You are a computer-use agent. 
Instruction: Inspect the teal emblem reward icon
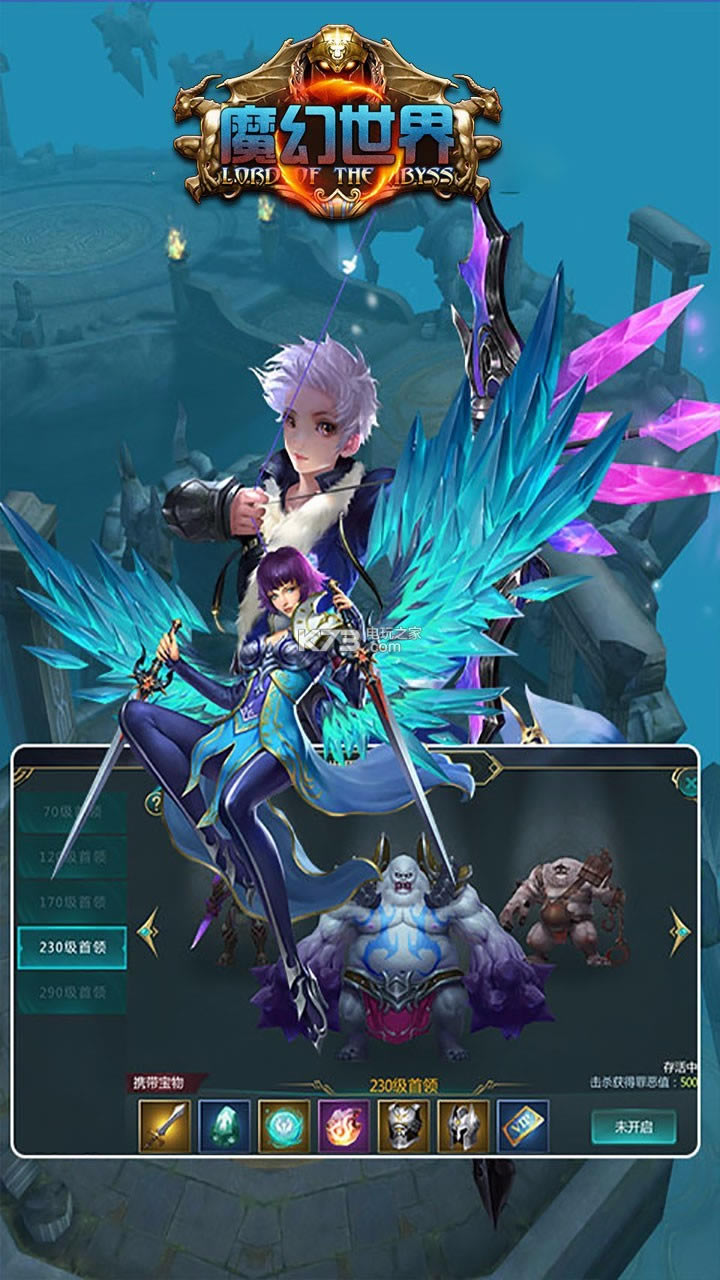(x=284, y=1126)
